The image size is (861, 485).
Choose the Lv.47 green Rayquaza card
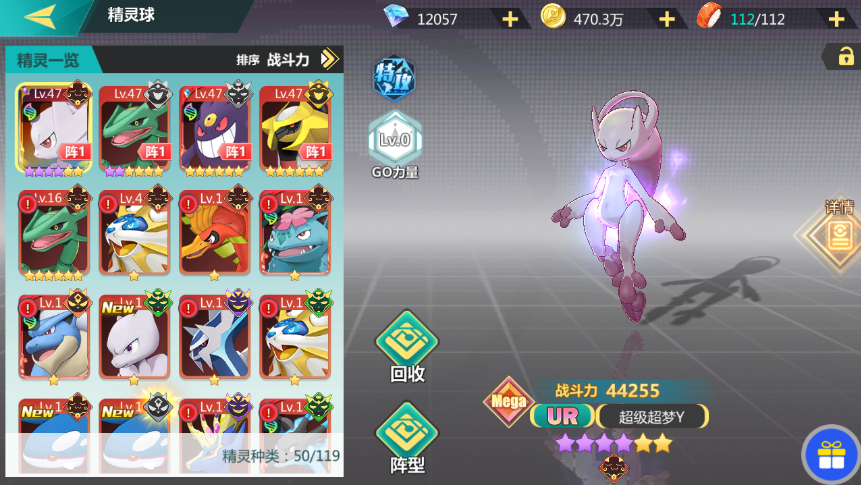[134, 126]
